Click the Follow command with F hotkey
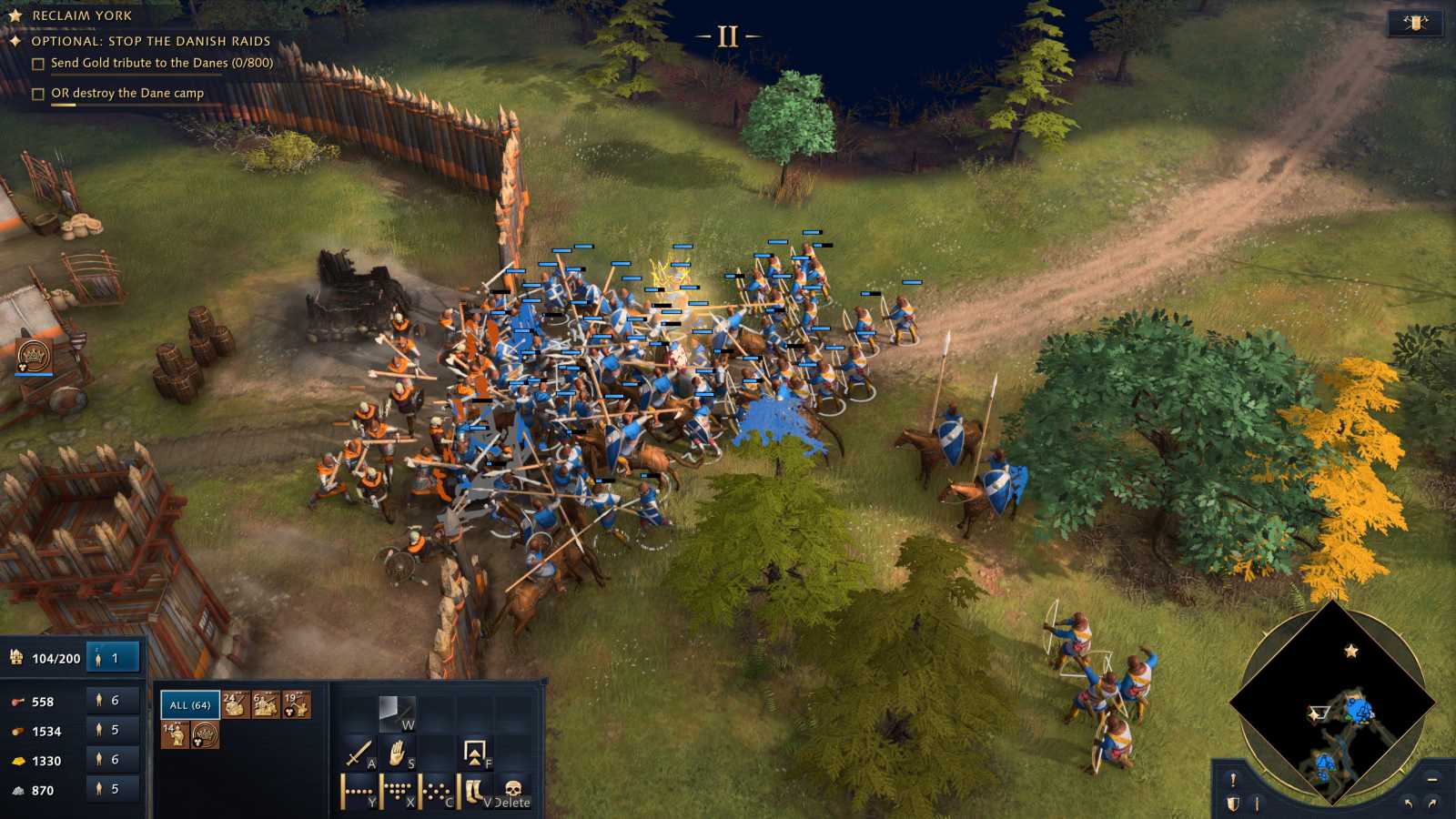This screenshot has height=819, width=1456. (x=474, y=753)
